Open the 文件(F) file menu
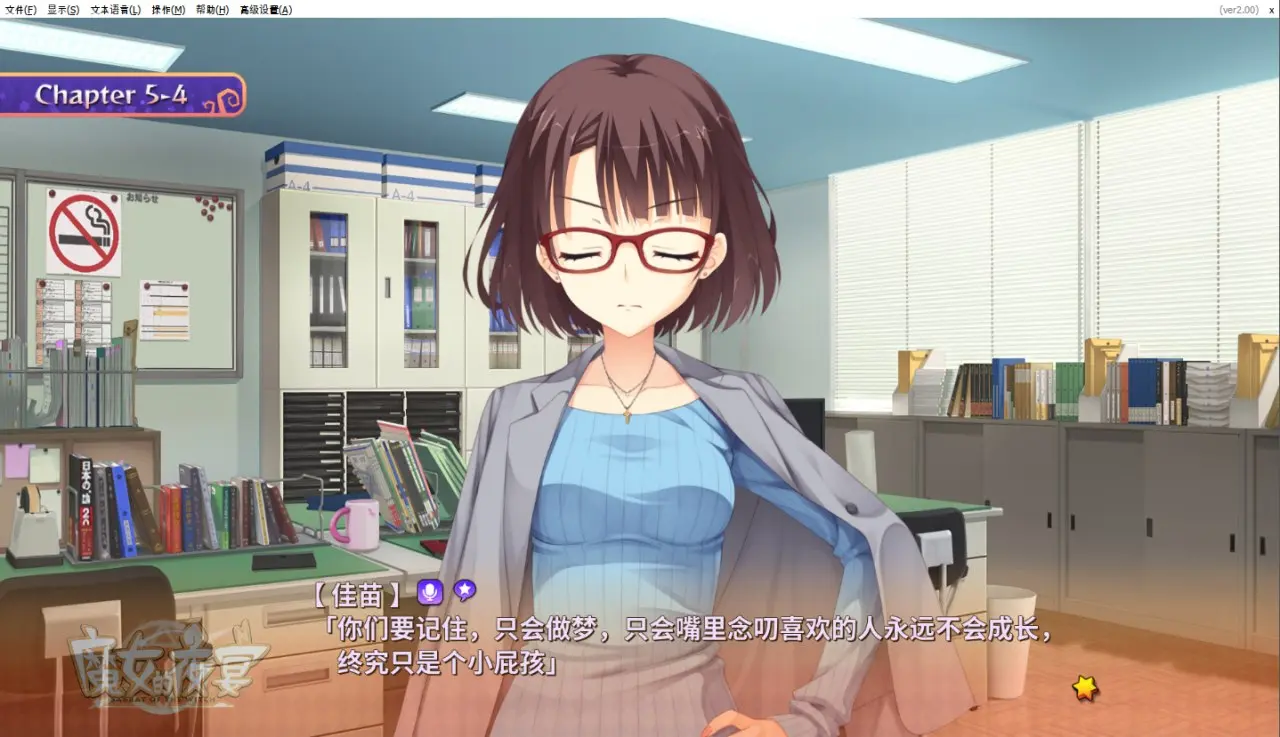Viewport: 1280px width, 737px height. [x=21, y=10]
